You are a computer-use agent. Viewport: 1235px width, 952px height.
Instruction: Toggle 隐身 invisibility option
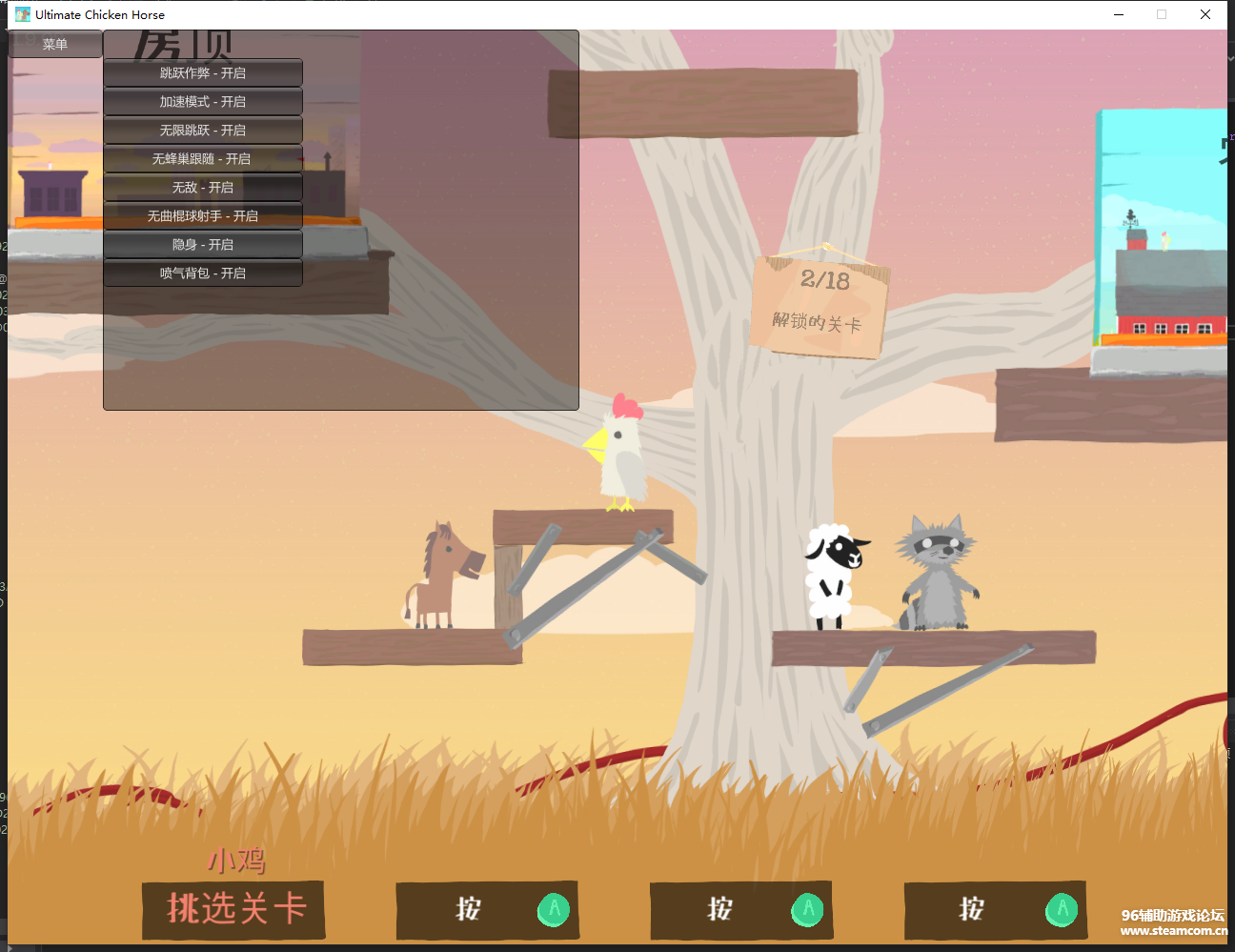(203, 245)
